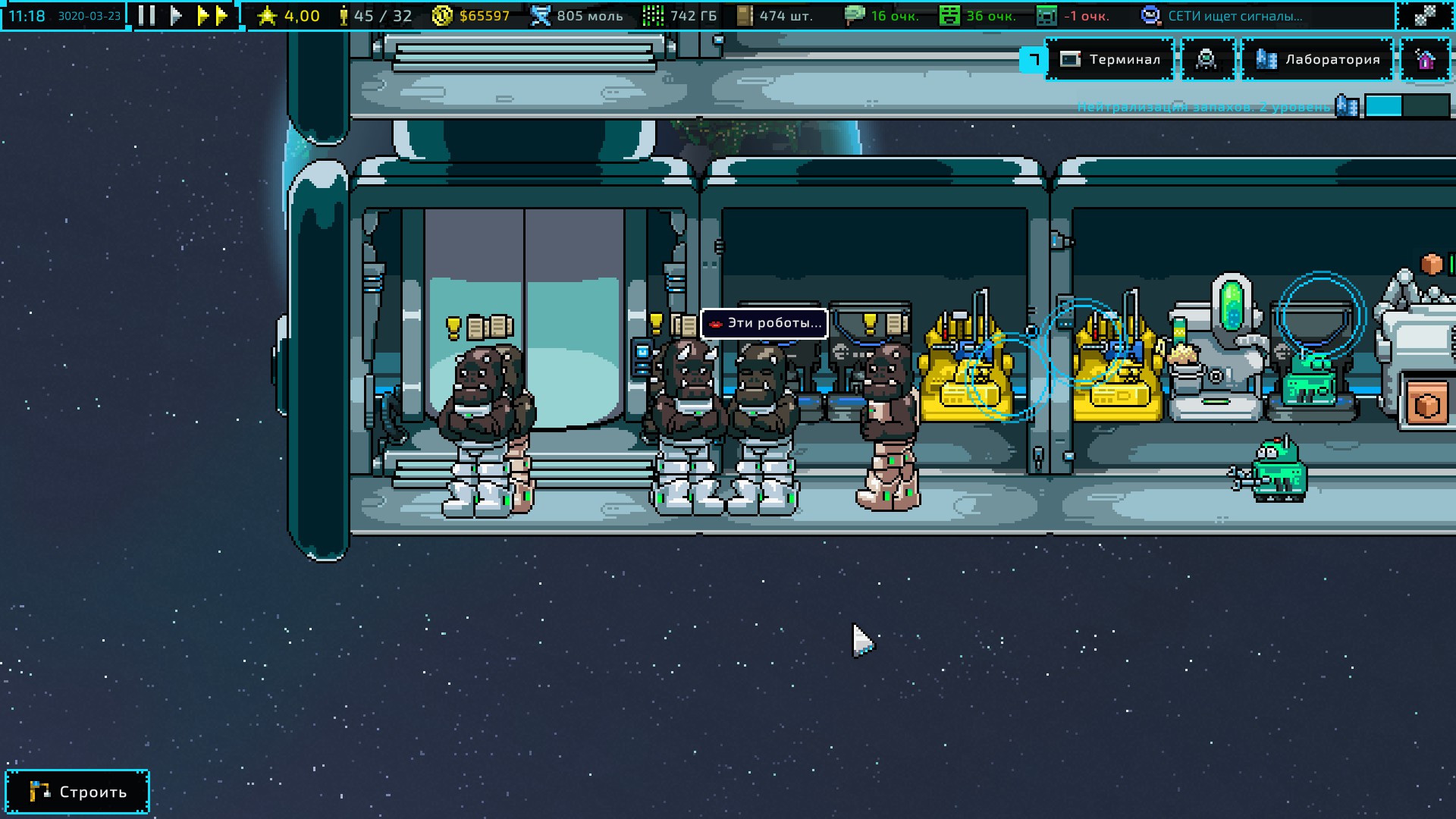Open the Лаборатория research screen
This screenshot has height=819, width=1456.
(1317, 59)
